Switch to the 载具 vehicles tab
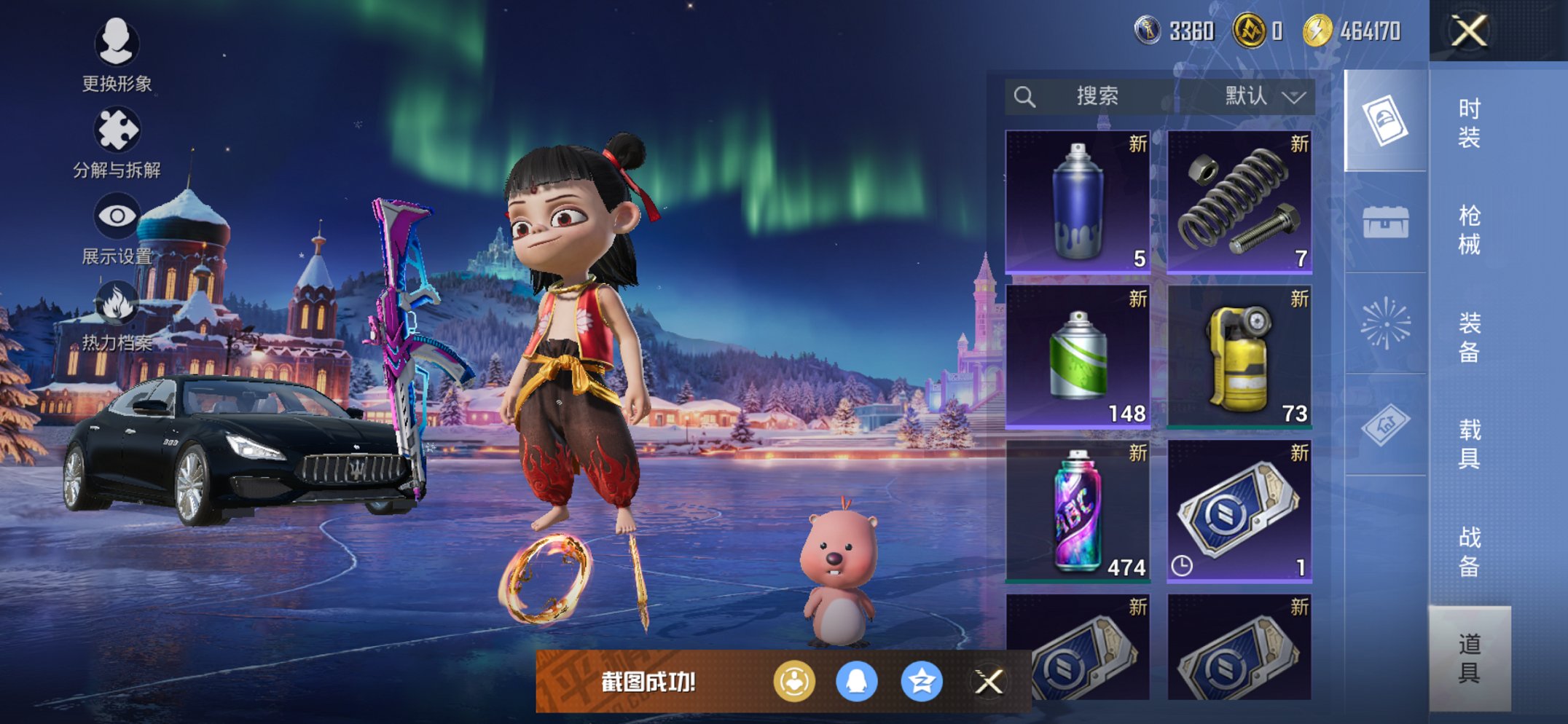The image size is (1568, 724). coord(1469,444)
